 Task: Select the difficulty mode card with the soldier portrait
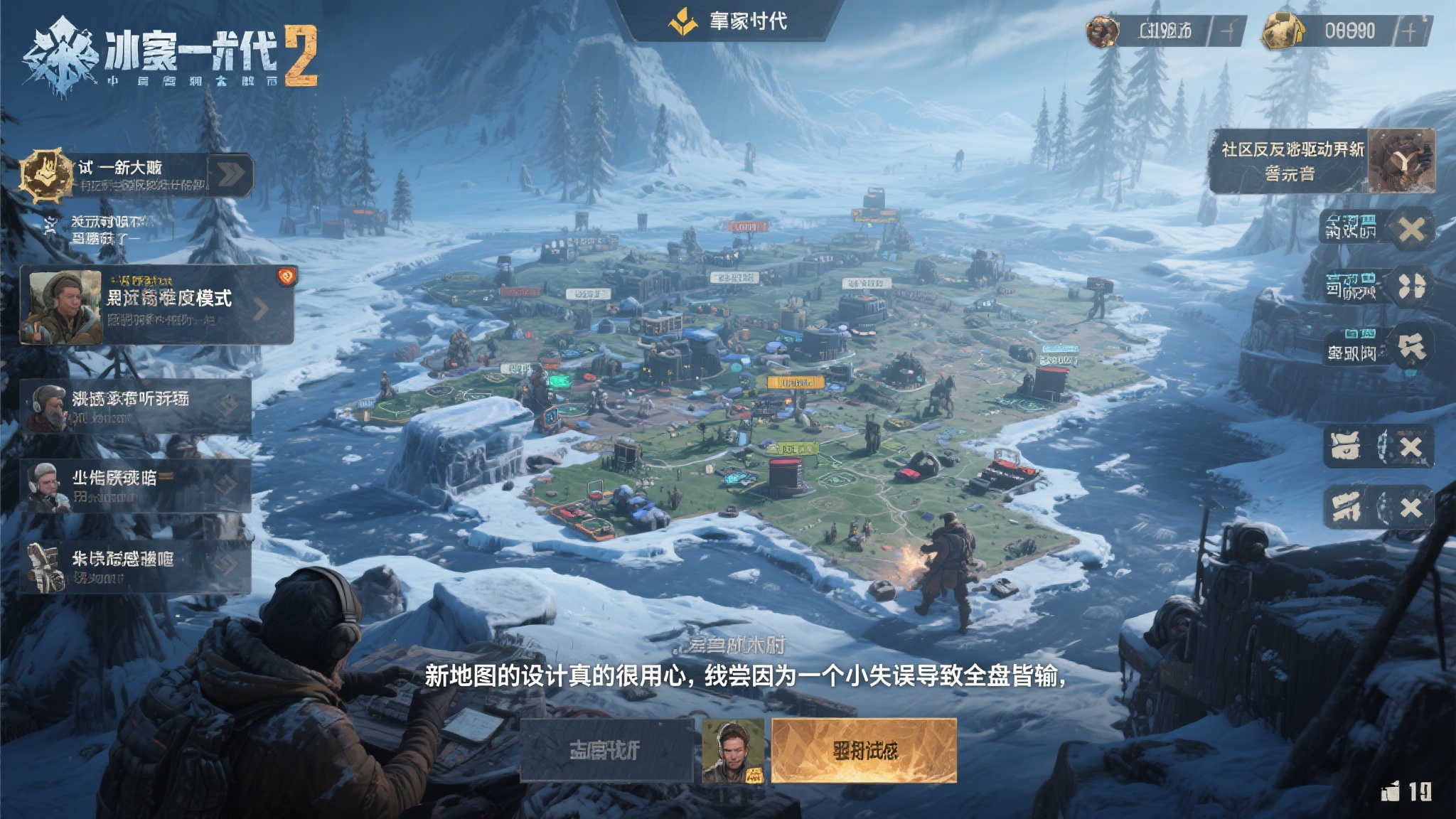pos(157,306)
